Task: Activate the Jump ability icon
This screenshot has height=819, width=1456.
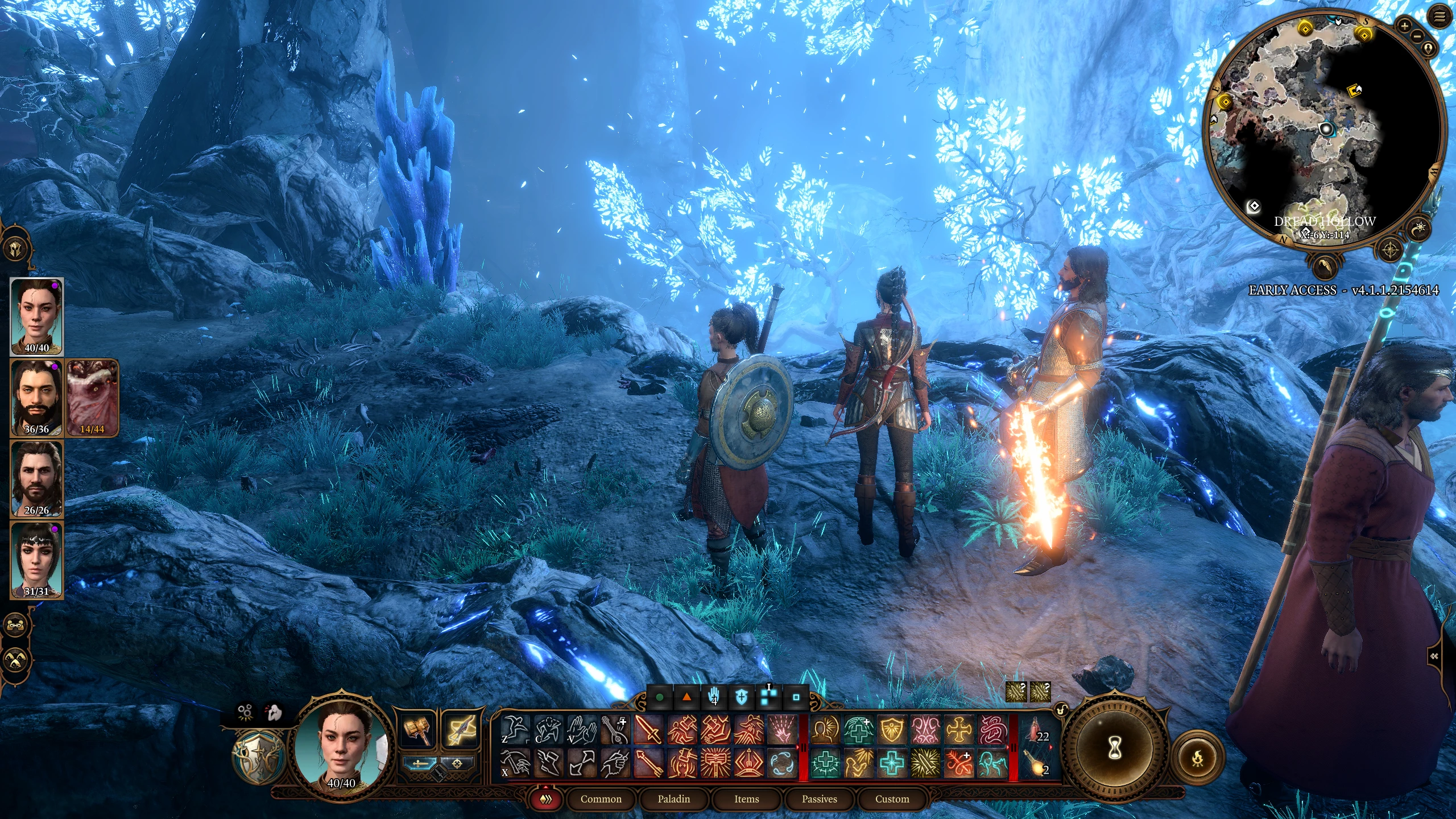Action: point(515,730)
